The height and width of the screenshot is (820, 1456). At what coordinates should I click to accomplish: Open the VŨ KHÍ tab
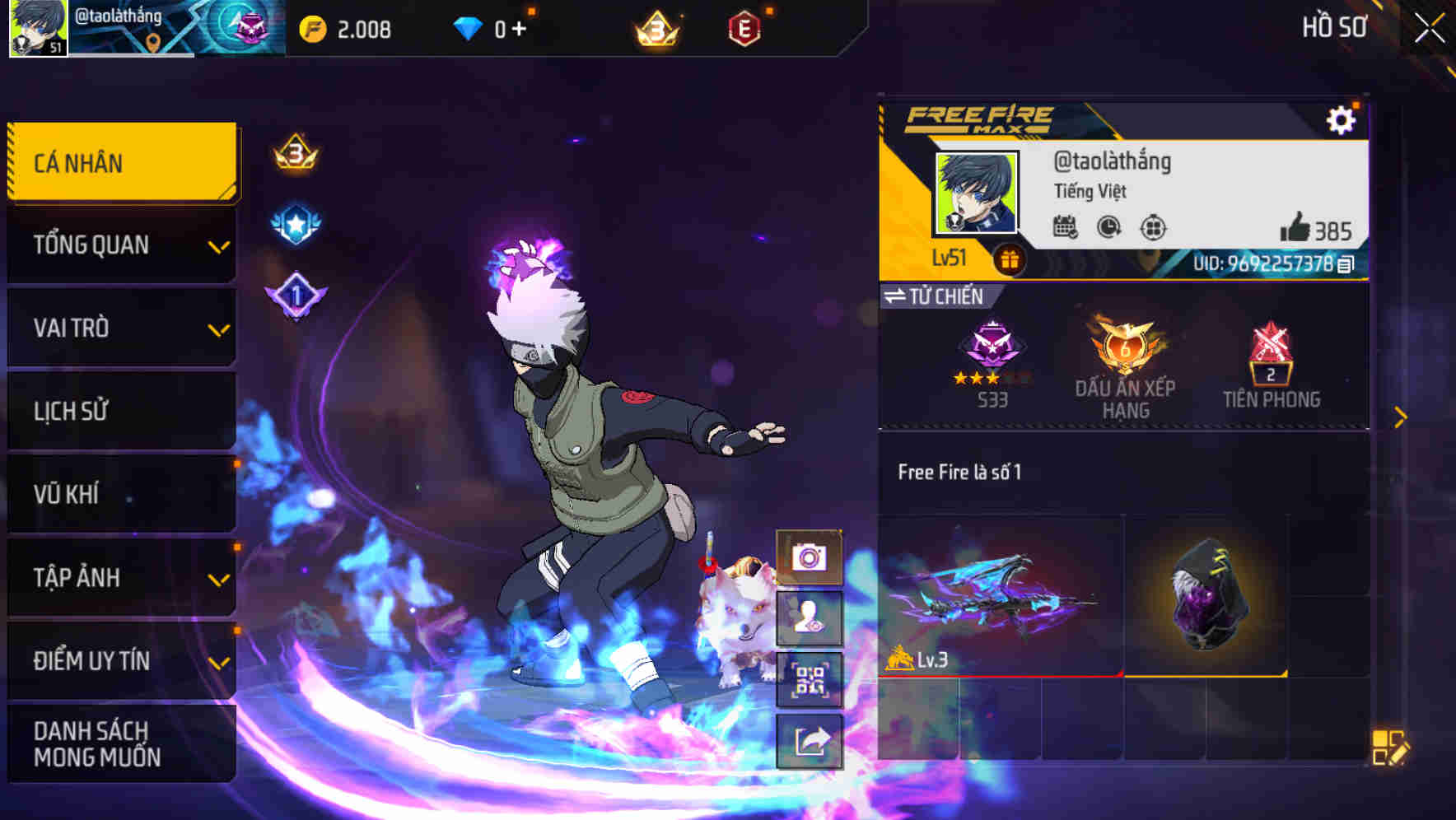120,494
